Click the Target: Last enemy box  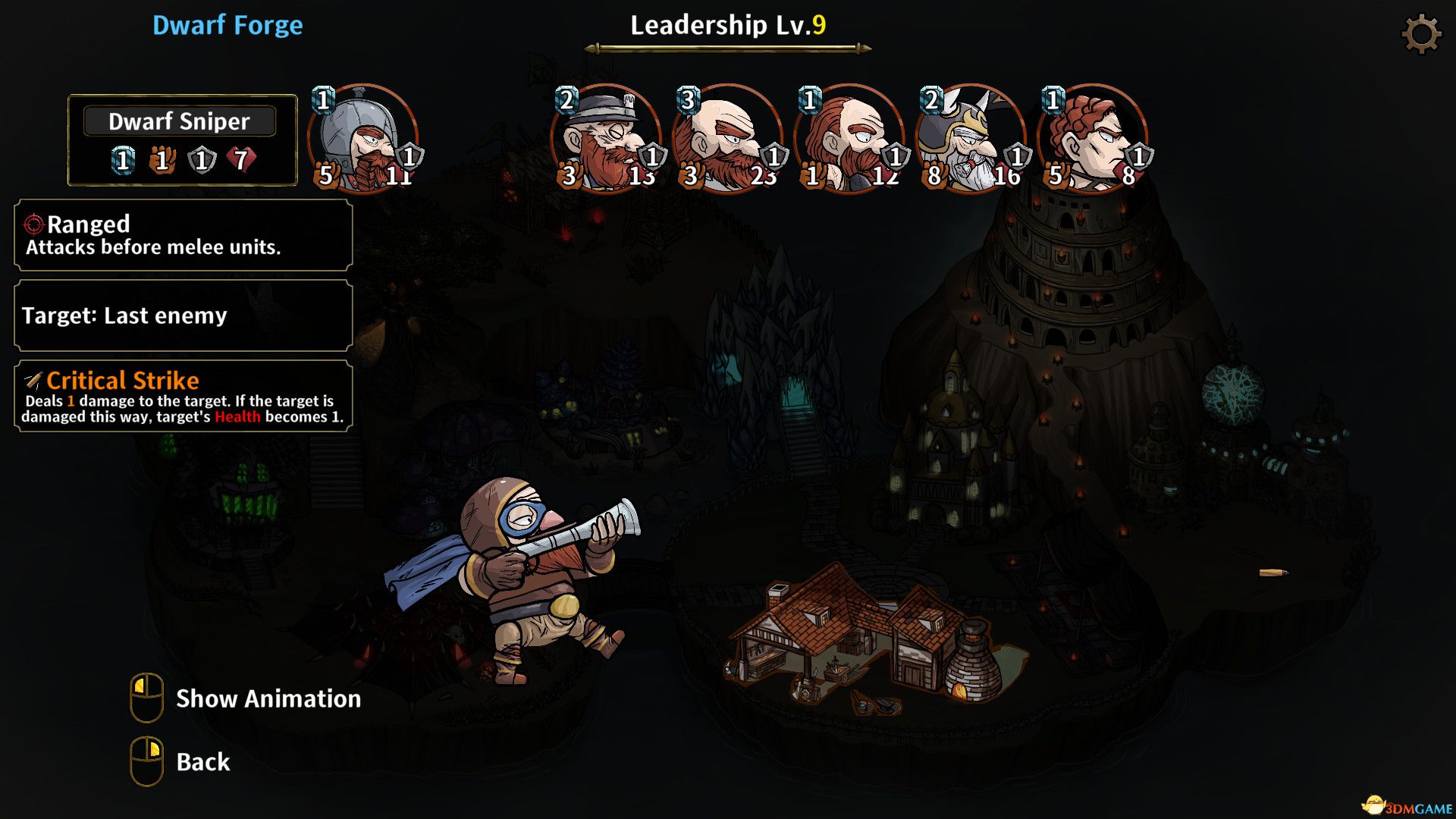coord(184,315)
